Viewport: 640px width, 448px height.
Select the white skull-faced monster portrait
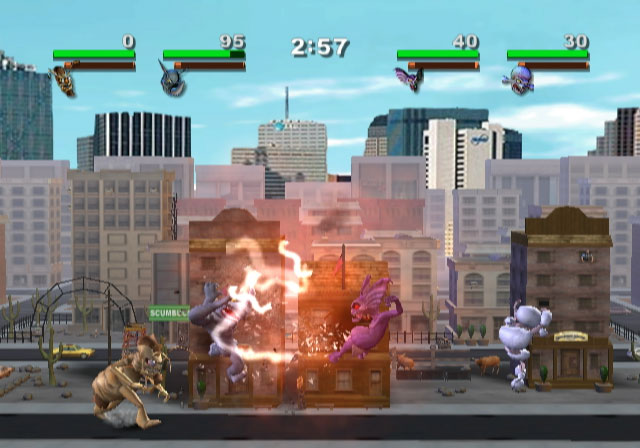point(518,80)
